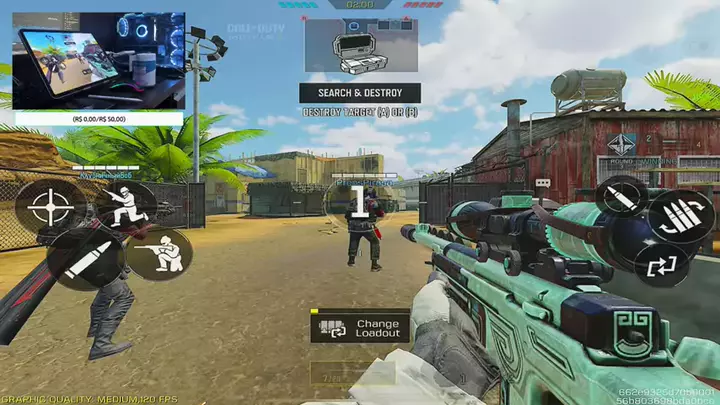
Task: Tap the Change Loadout button
Action: click(x=360, y=327)
